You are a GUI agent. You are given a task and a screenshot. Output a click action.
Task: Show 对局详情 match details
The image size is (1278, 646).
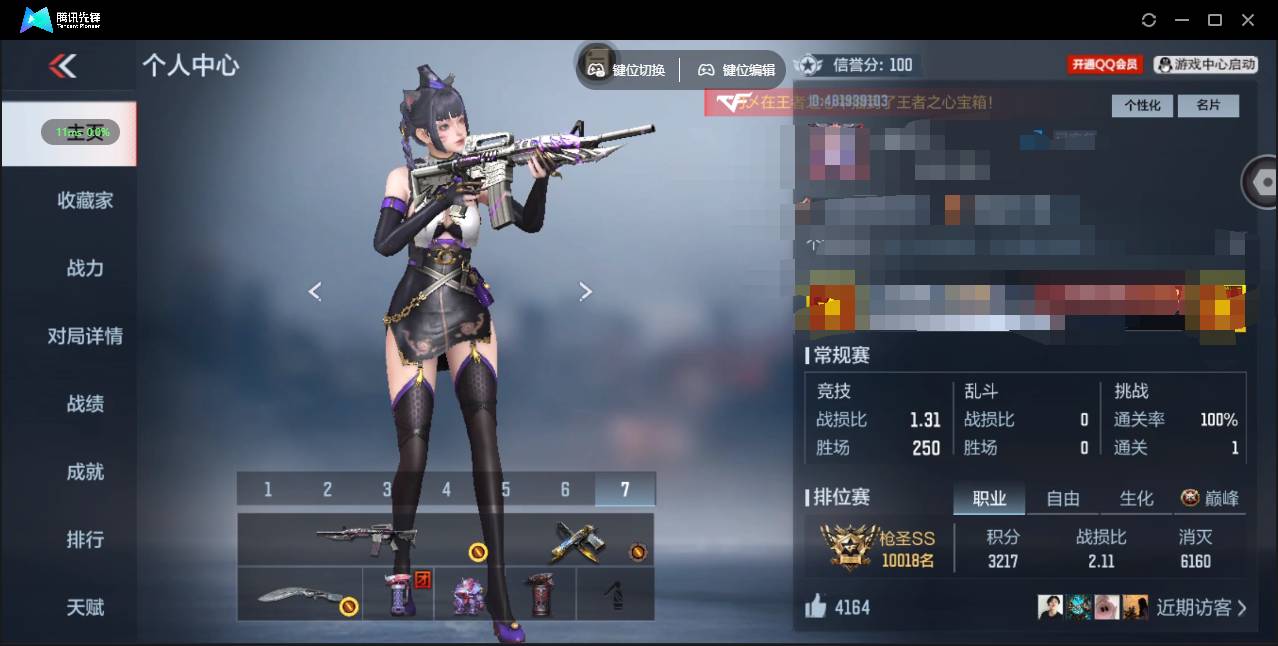[85, 336]
